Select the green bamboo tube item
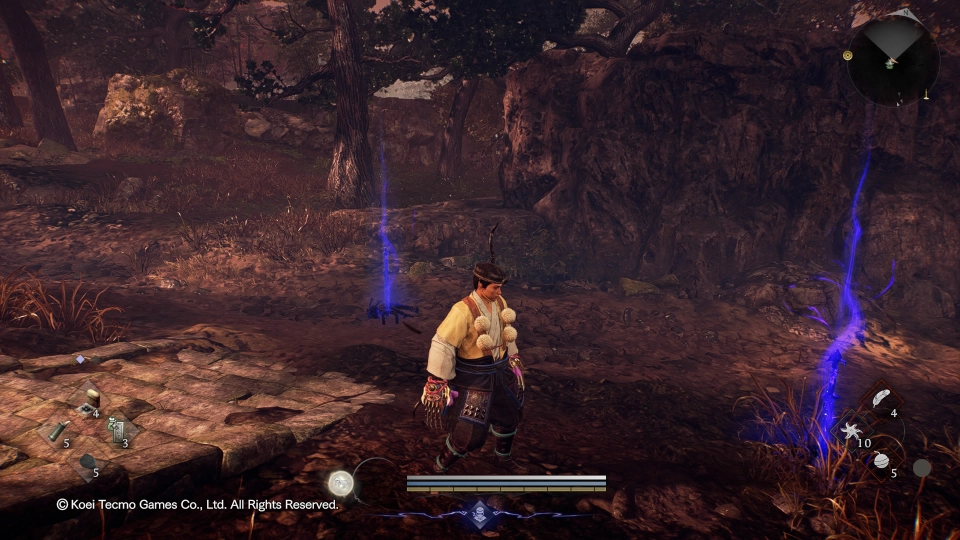 coord(56,431)
